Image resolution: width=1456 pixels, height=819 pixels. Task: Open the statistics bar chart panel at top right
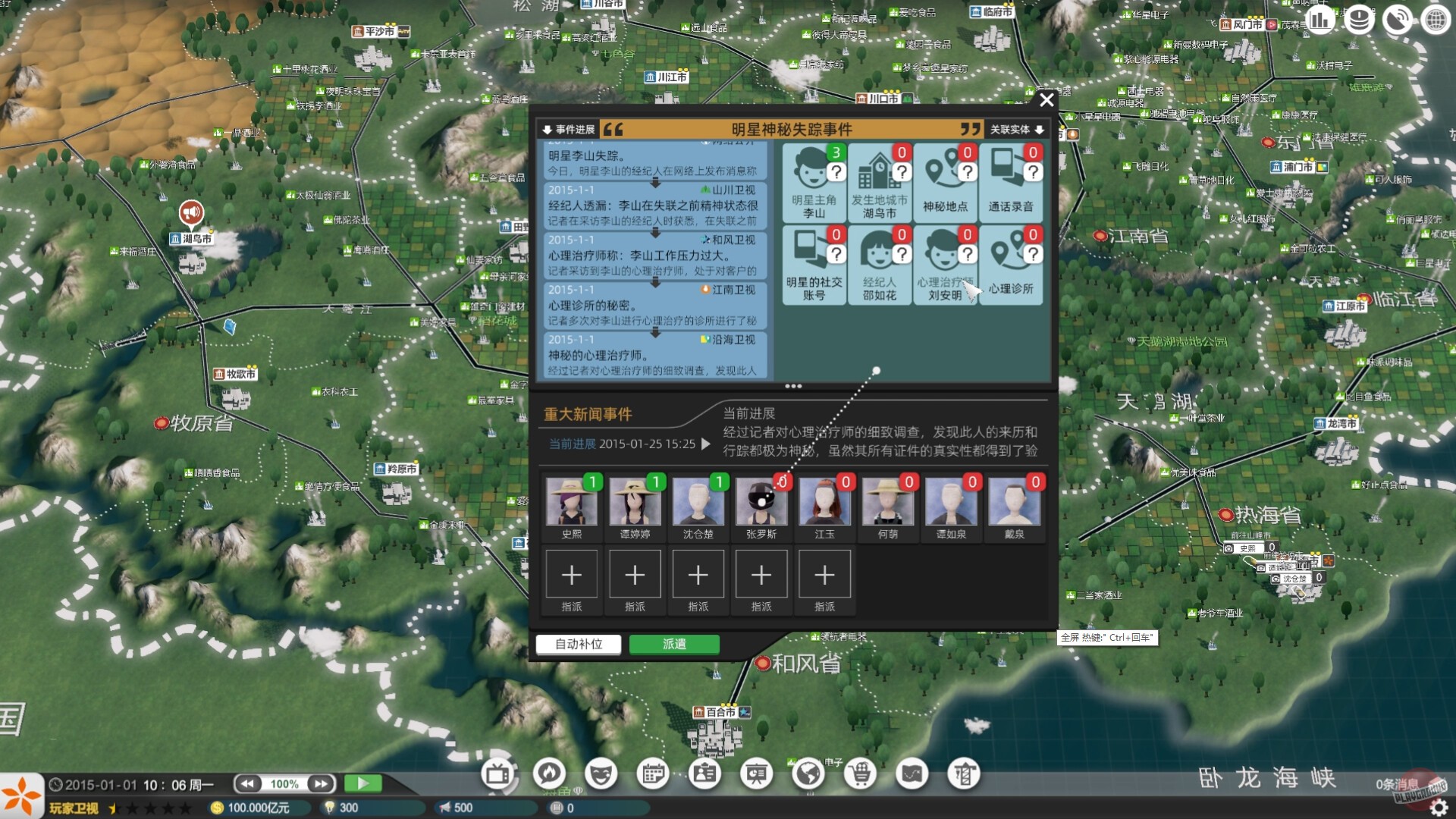coord(1320,19)
